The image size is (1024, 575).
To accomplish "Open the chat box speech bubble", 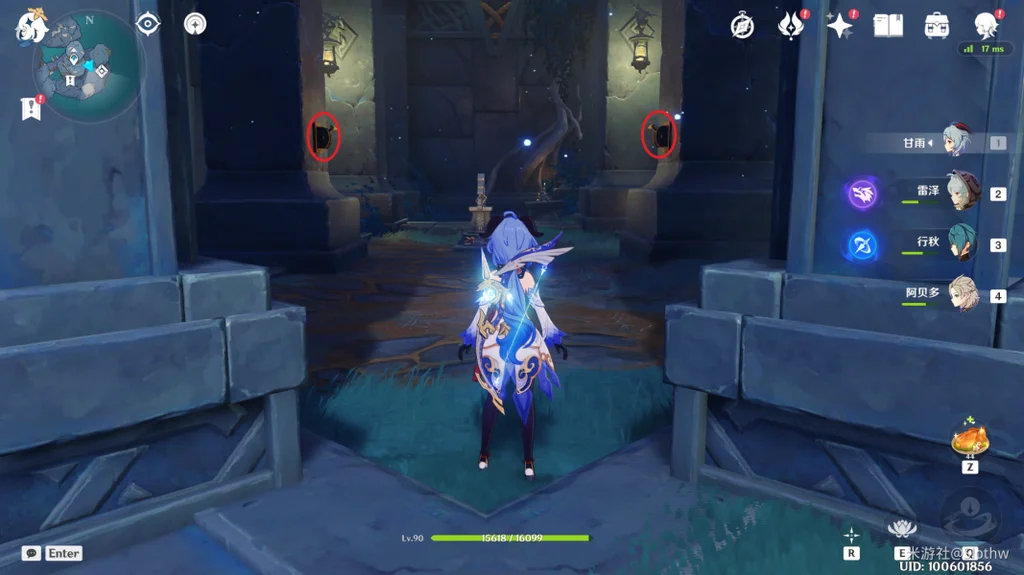I will (x=32, y=553).
